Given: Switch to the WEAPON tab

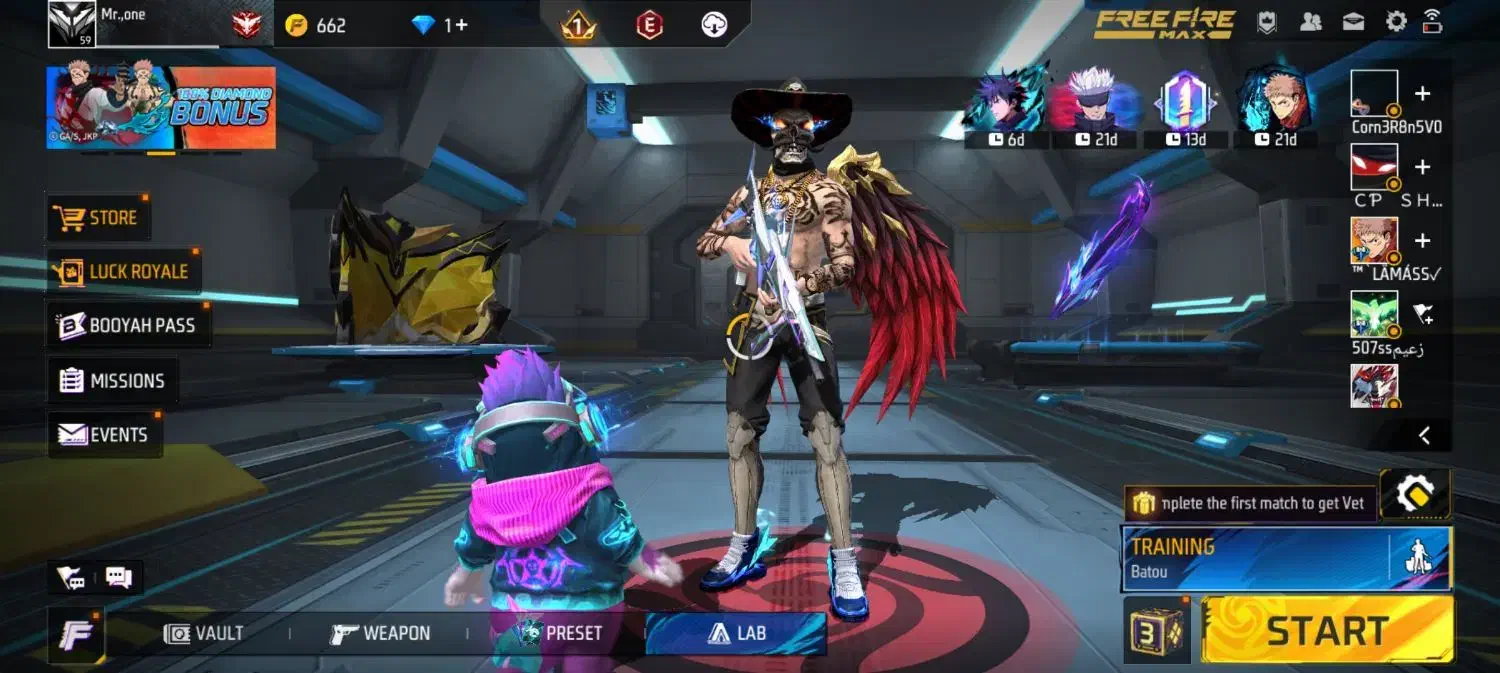Looking at the screenshot, I should point(380,633).
